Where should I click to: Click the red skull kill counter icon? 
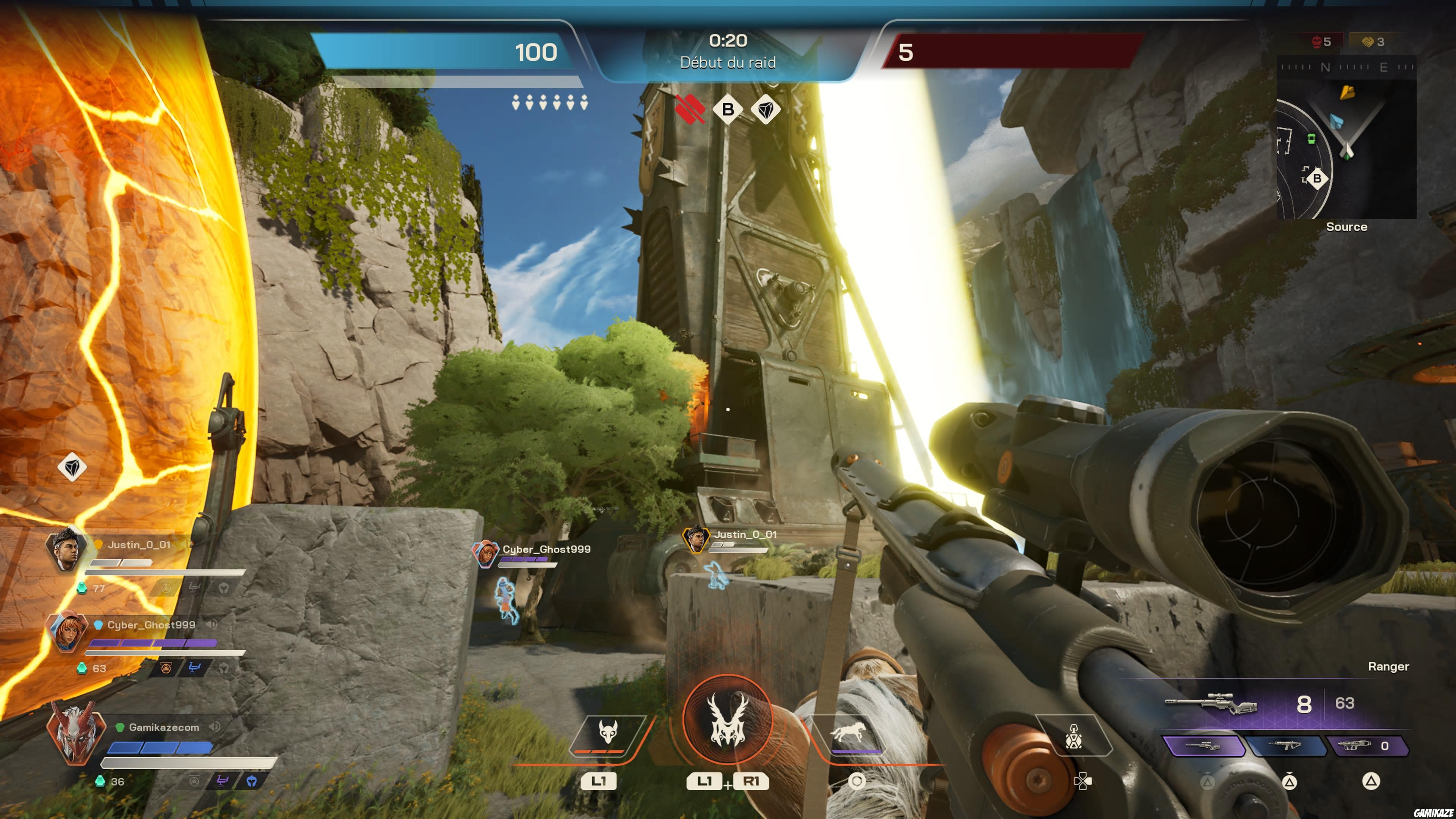1317,42
